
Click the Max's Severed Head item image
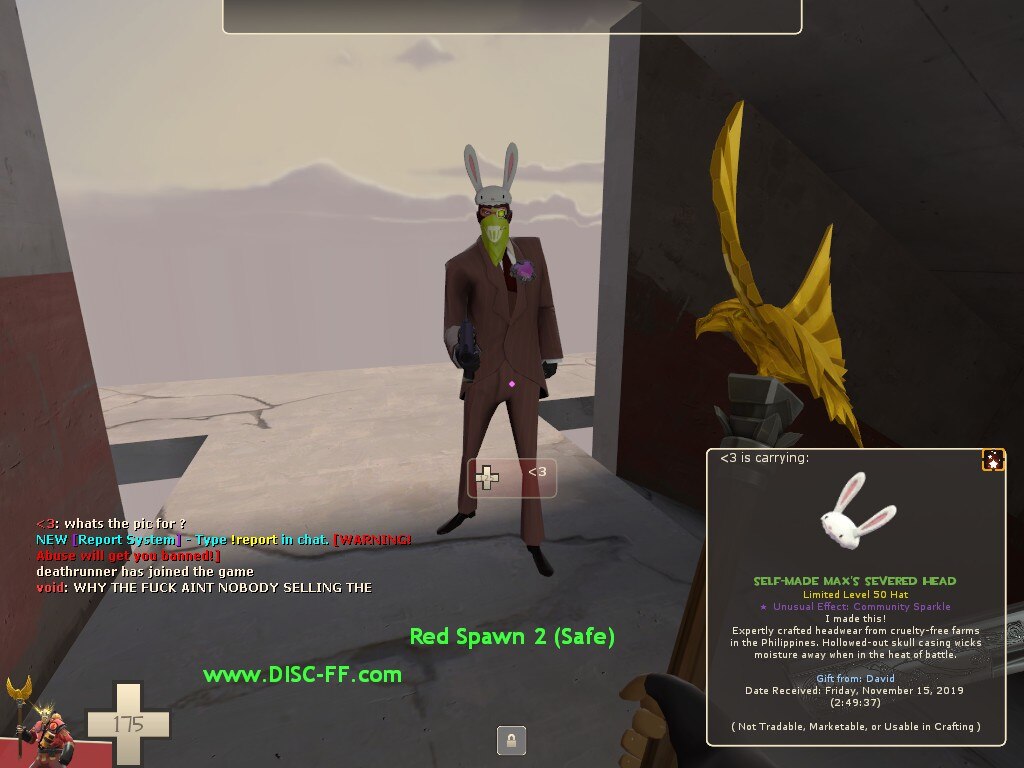[855, 514]
